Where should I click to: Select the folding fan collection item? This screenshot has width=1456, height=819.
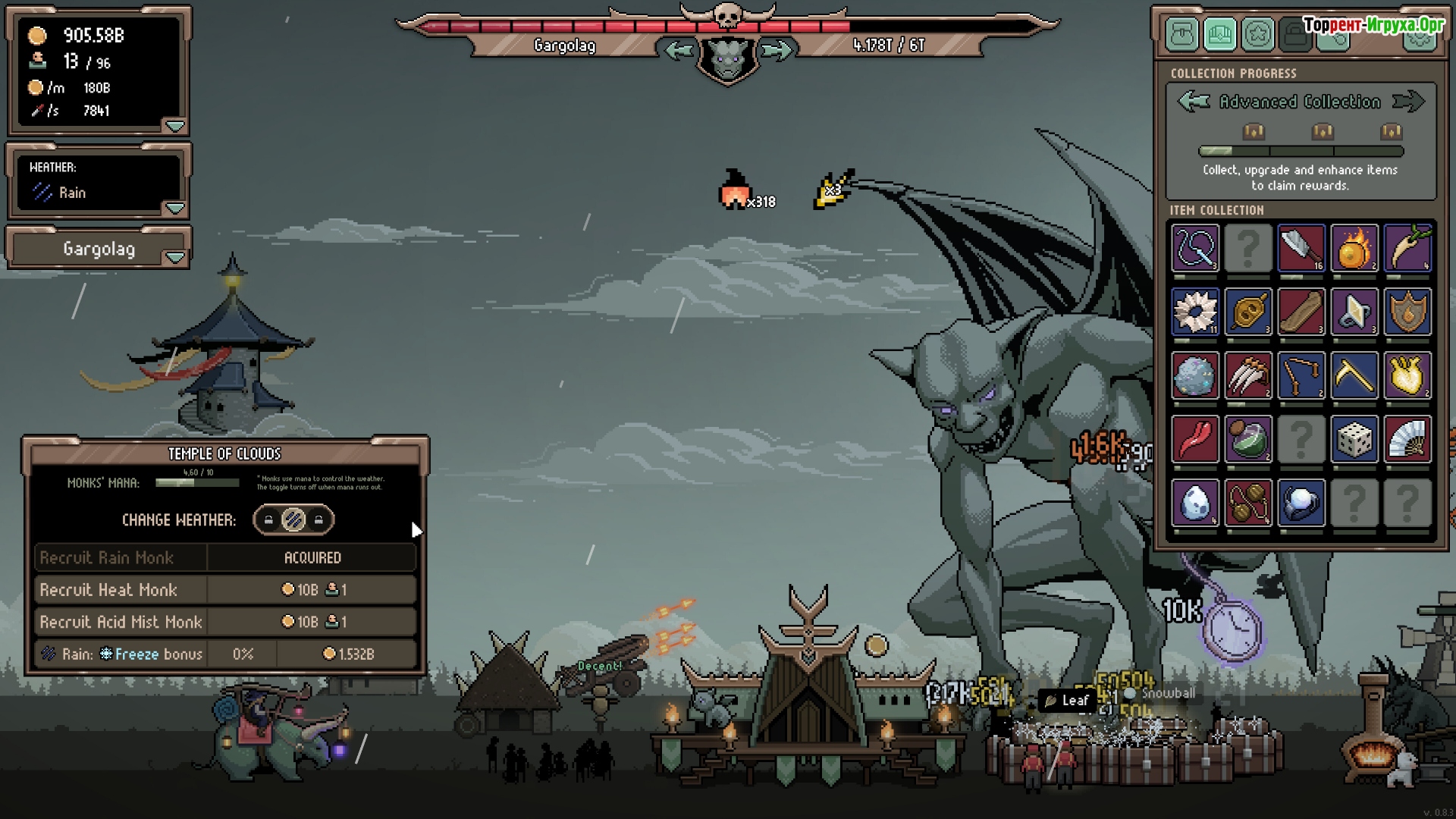1407,439
